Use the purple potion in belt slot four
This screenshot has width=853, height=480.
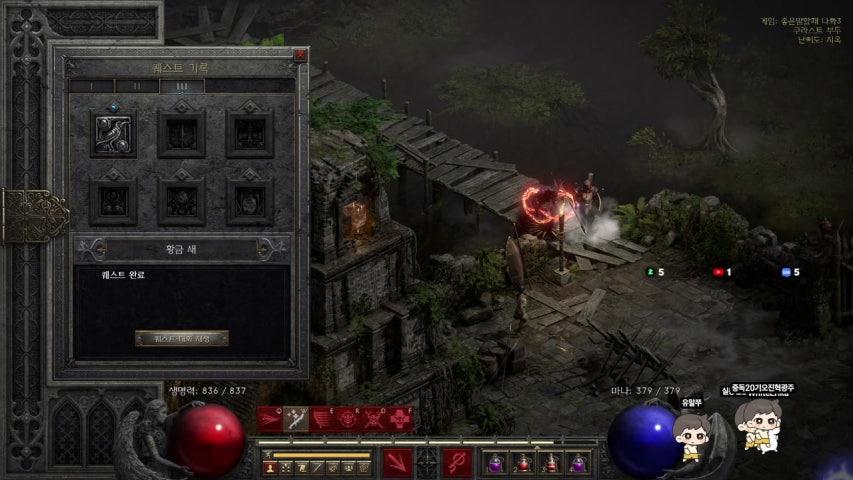[x=578, y=463]
